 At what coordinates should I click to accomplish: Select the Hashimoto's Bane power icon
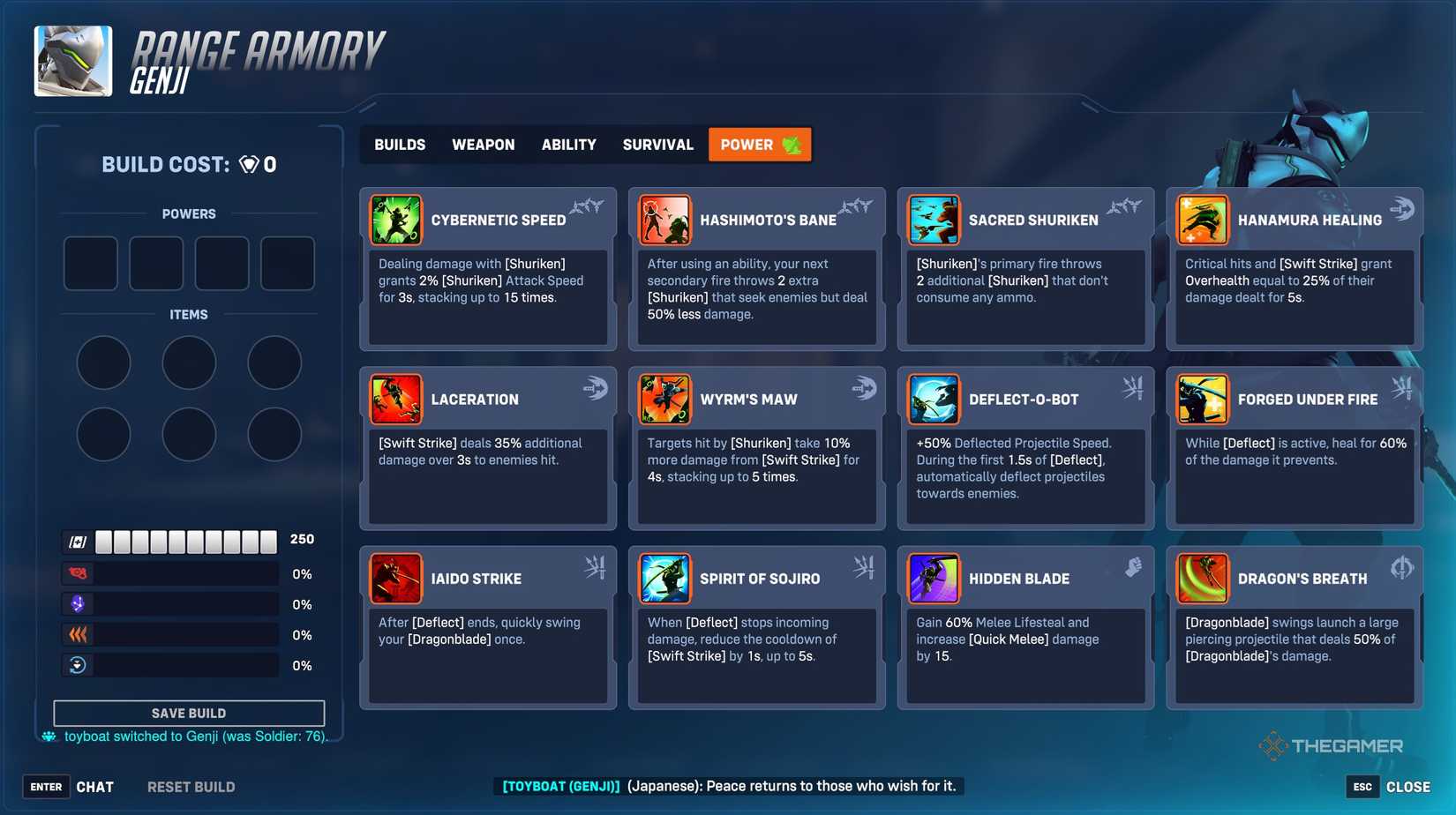click(665, 220)
